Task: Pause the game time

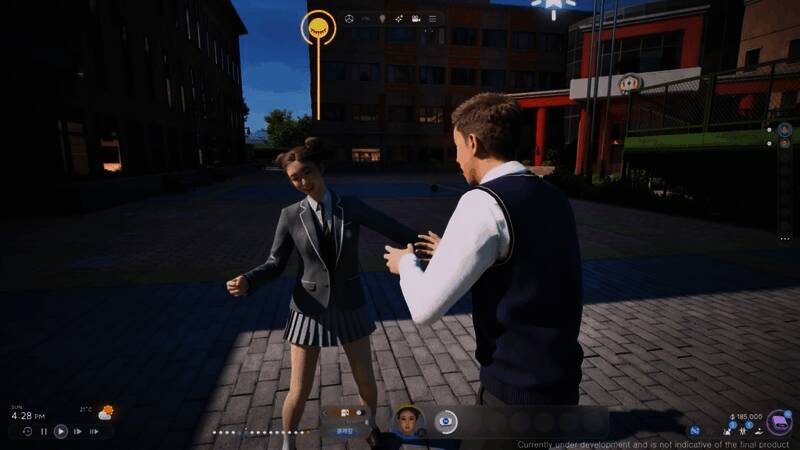Action: [x=43, y=431]
